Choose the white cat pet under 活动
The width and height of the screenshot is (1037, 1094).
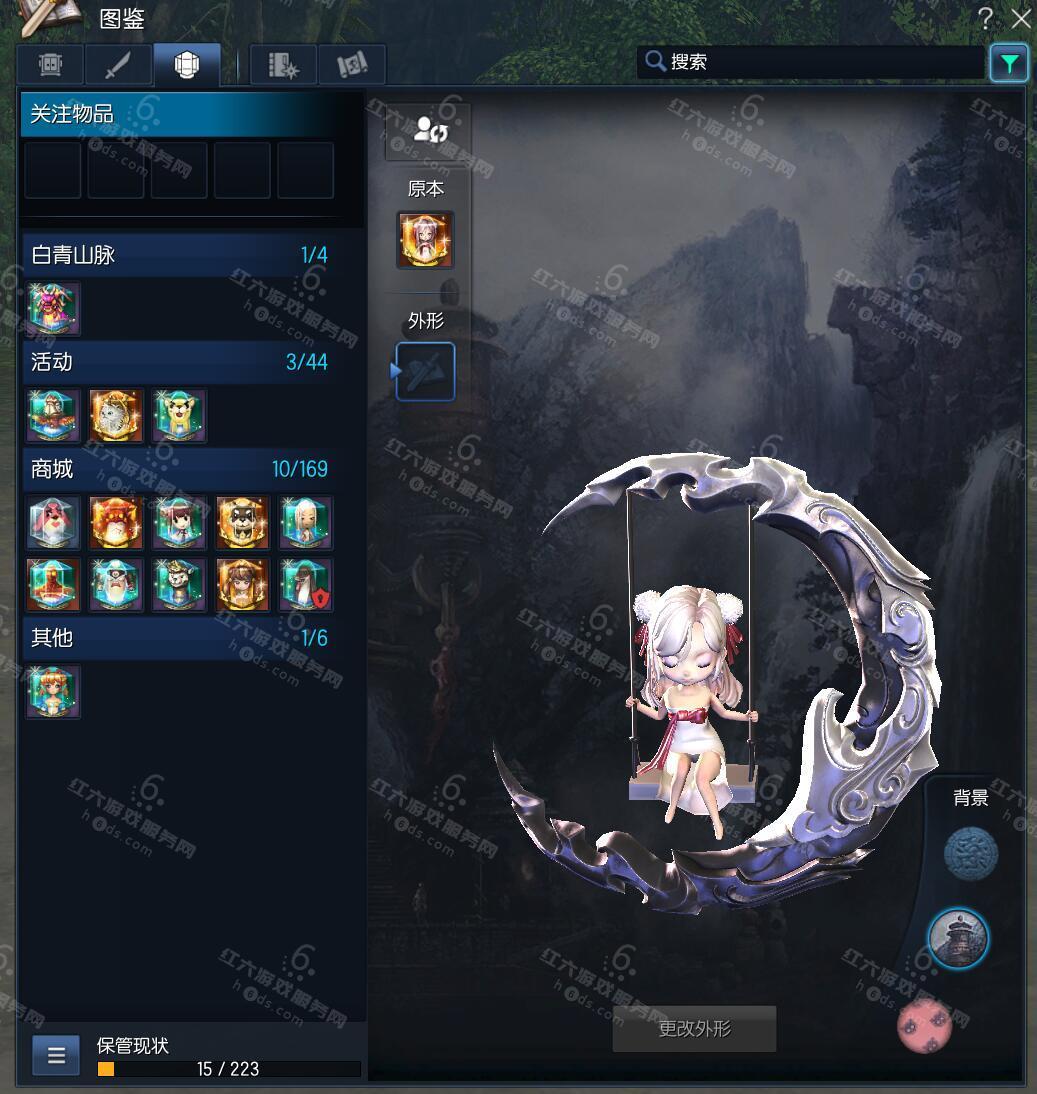pos(116,415)
